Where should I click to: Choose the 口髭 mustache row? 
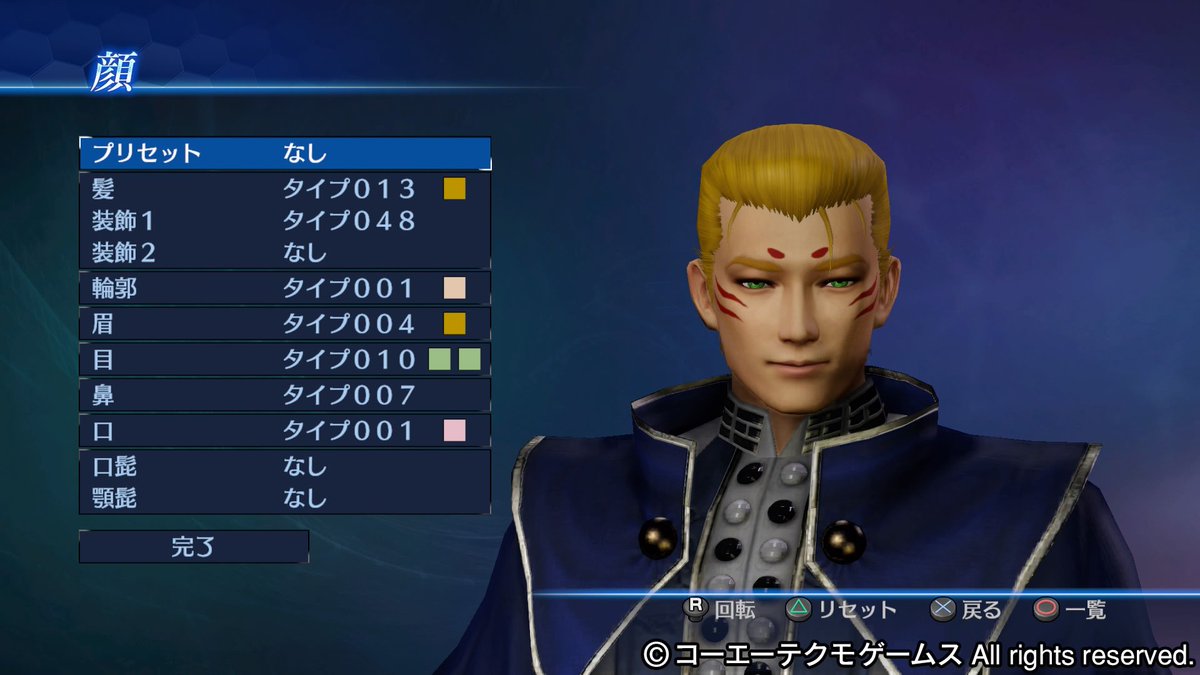(x=285, y=466)
